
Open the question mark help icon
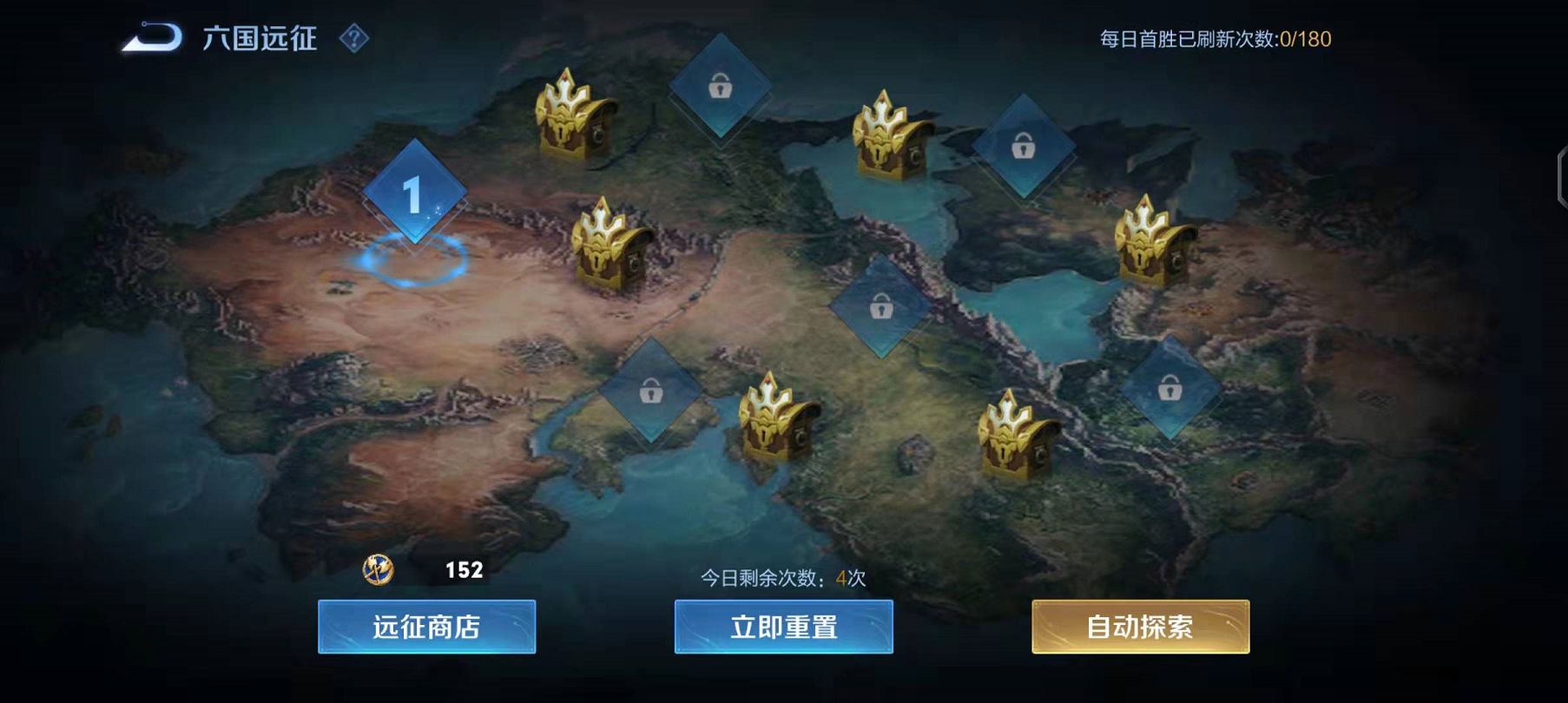coord(354,38)
